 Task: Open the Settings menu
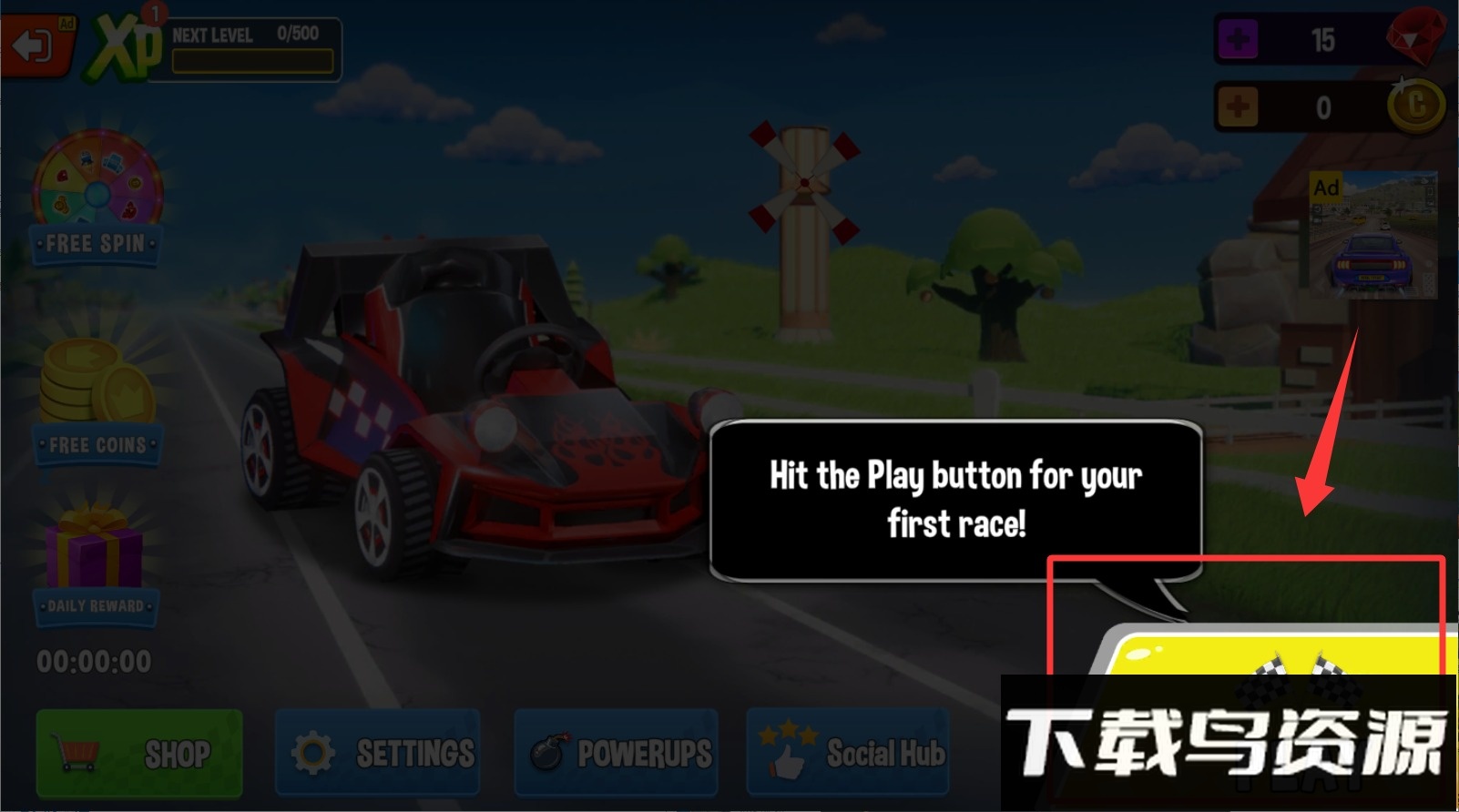coord(378,753)
